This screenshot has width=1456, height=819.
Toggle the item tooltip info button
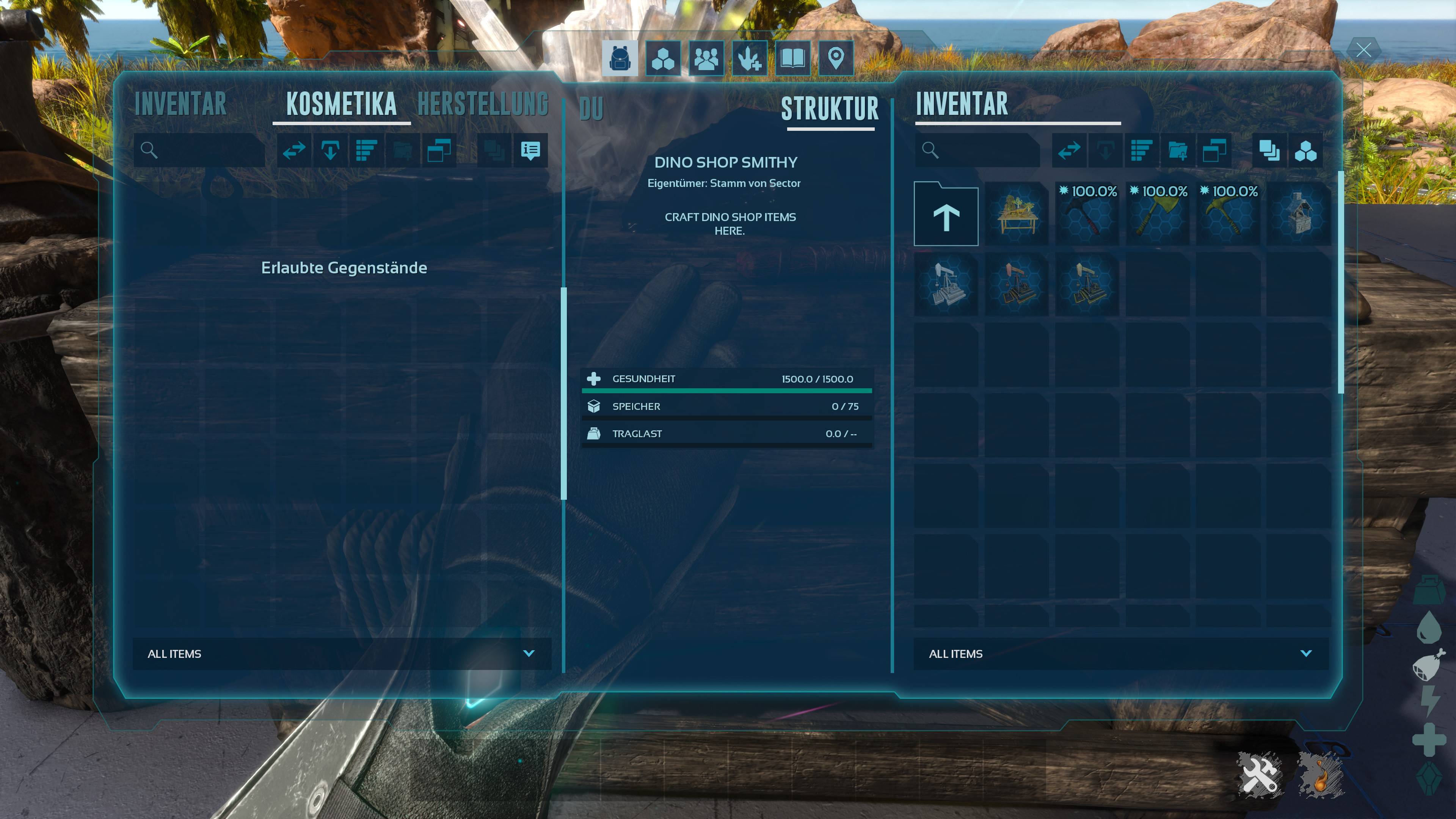(530, 151)
